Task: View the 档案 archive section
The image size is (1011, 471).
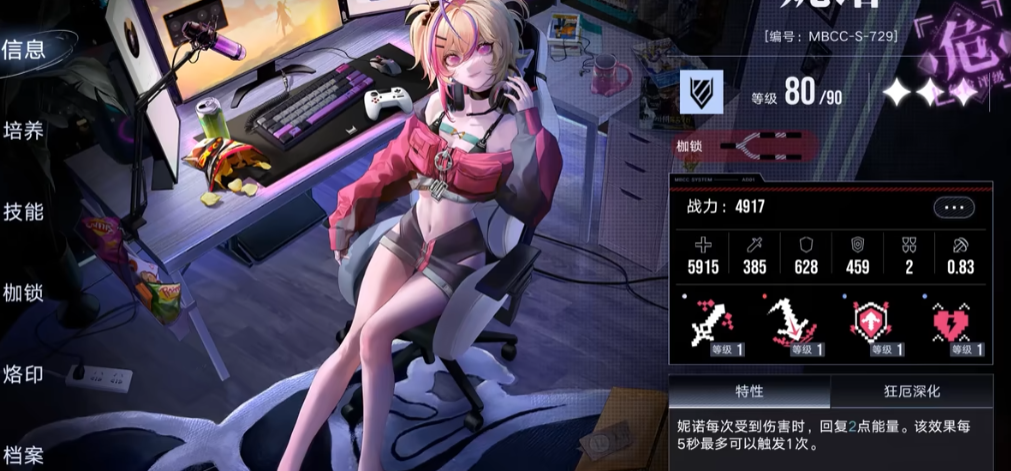Action: [x=23, y=456]
